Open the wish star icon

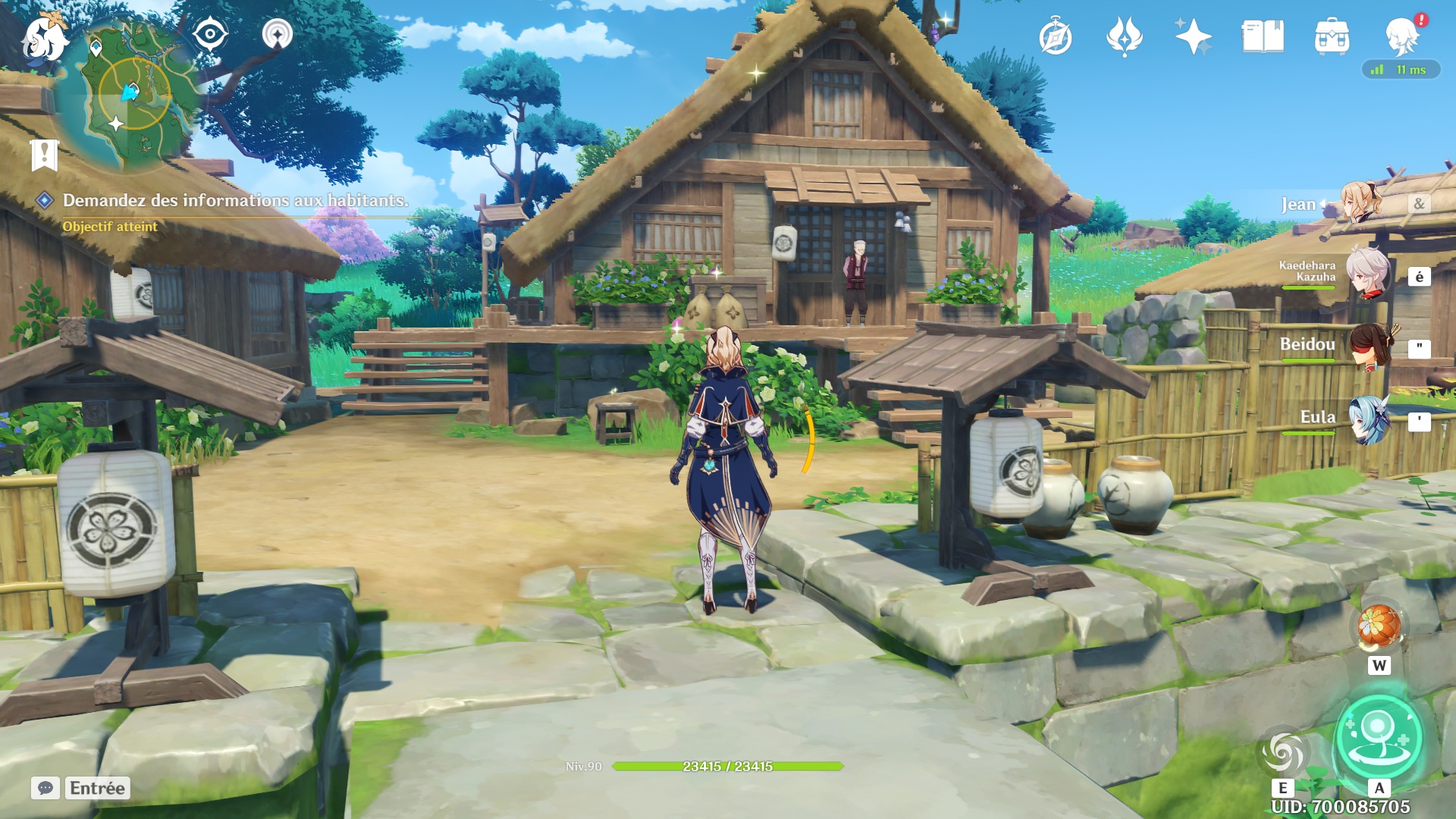click(x=1193, y=36)
